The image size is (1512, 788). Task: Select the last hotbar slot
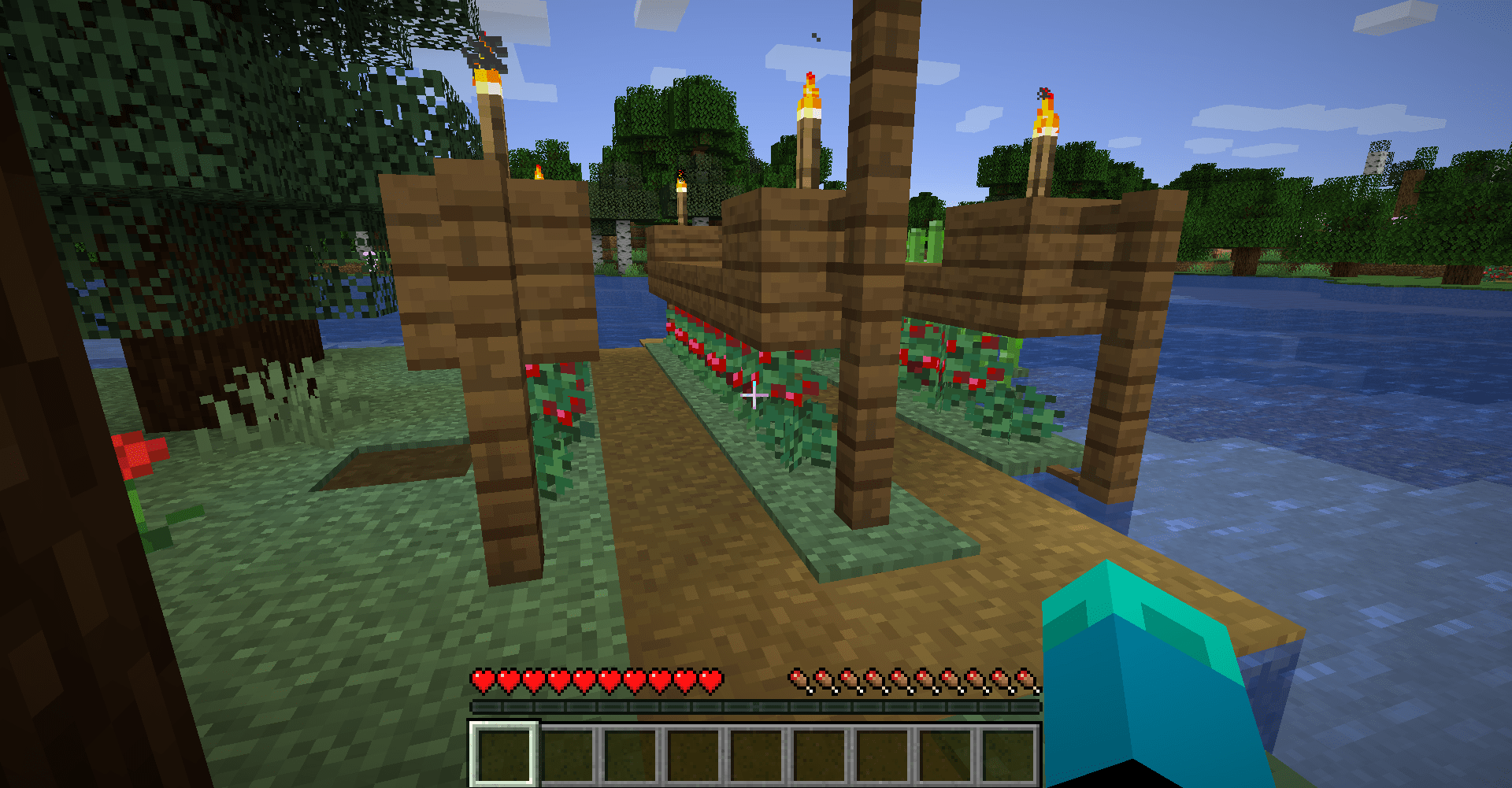click(1009, 755)
